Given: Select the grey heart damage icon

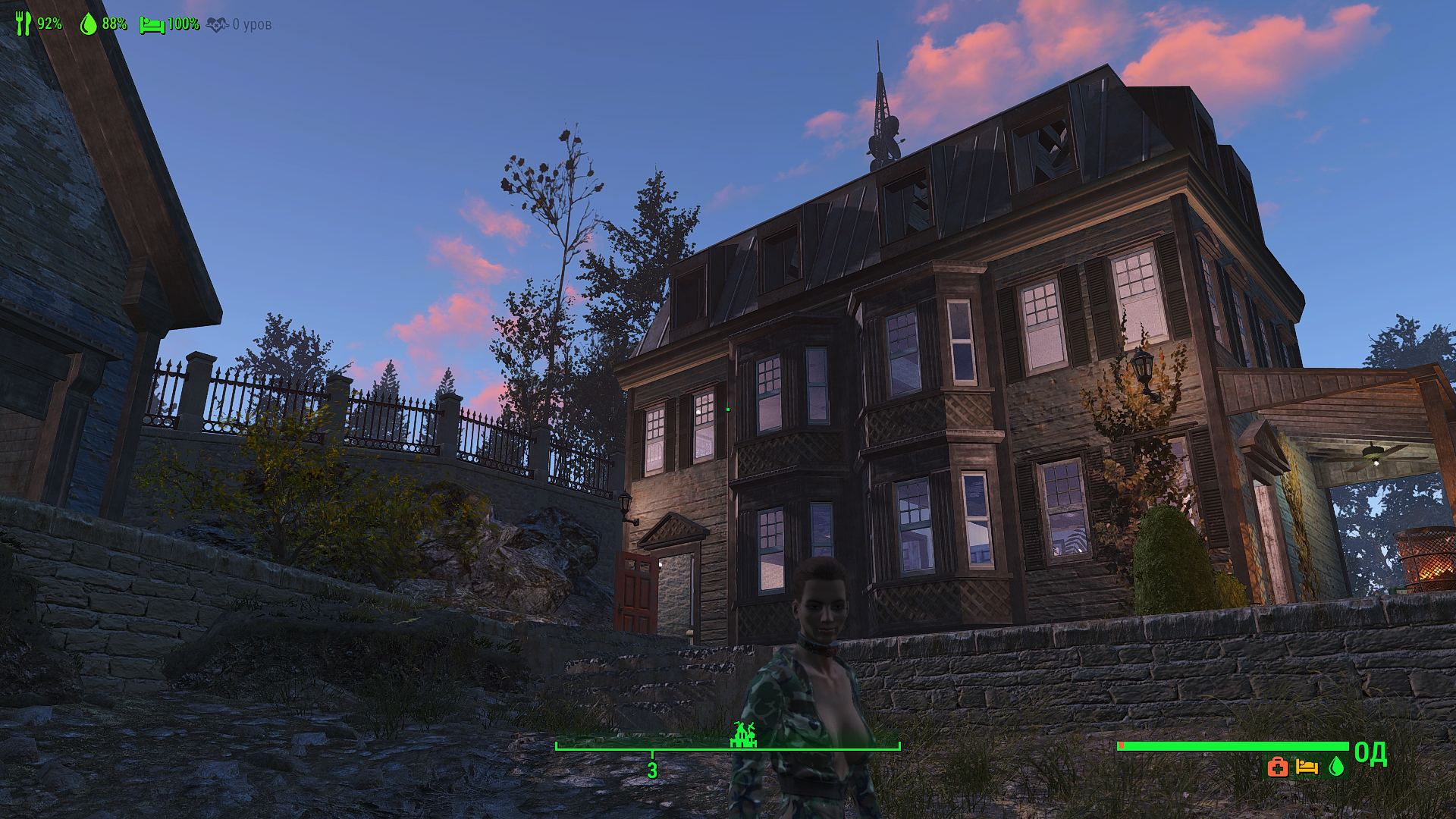Looking at the screenshot, I should point(217,25).
